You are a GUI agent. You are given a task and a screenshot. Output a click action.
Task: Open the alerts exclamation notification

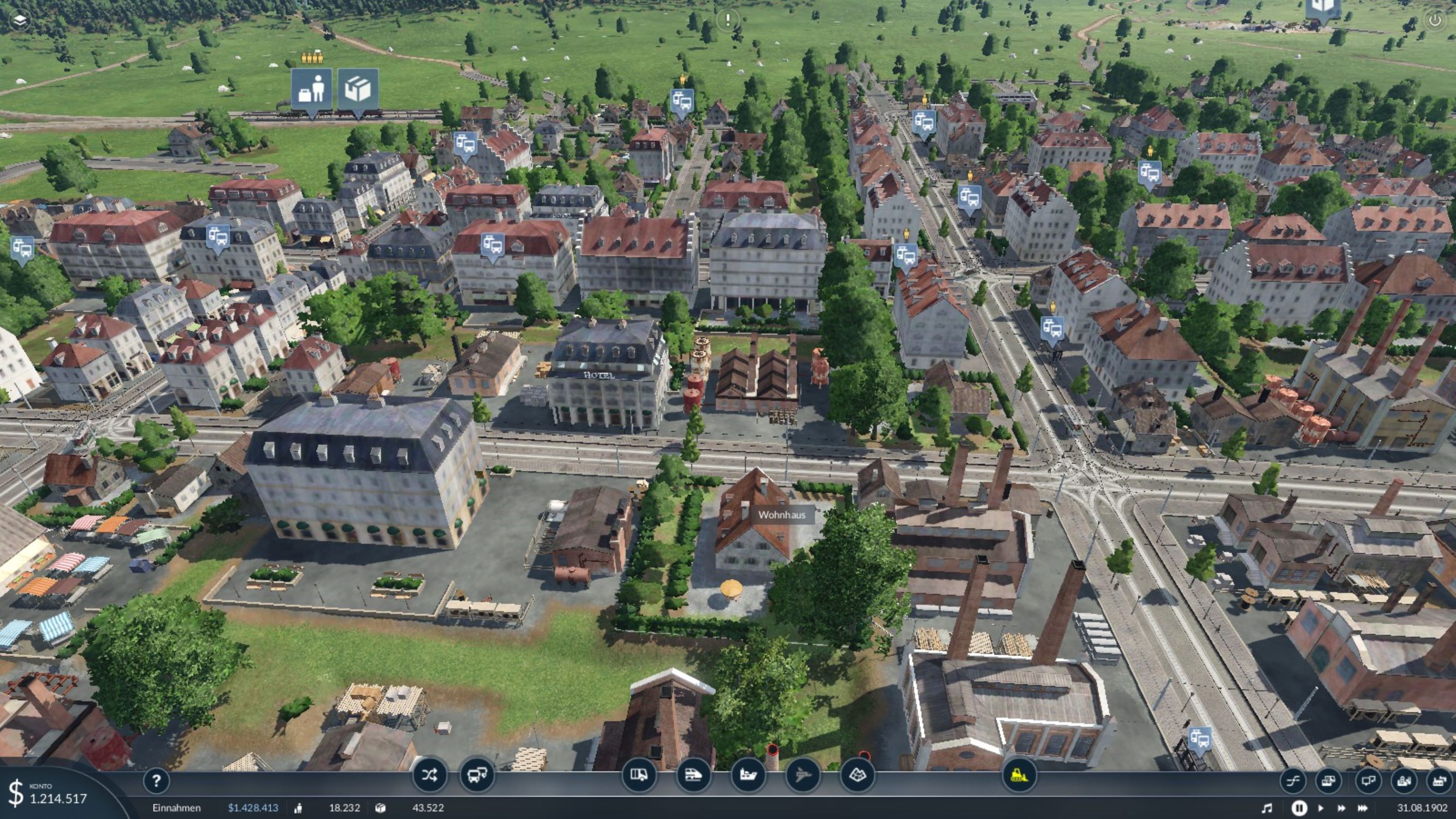pos(727,20)
